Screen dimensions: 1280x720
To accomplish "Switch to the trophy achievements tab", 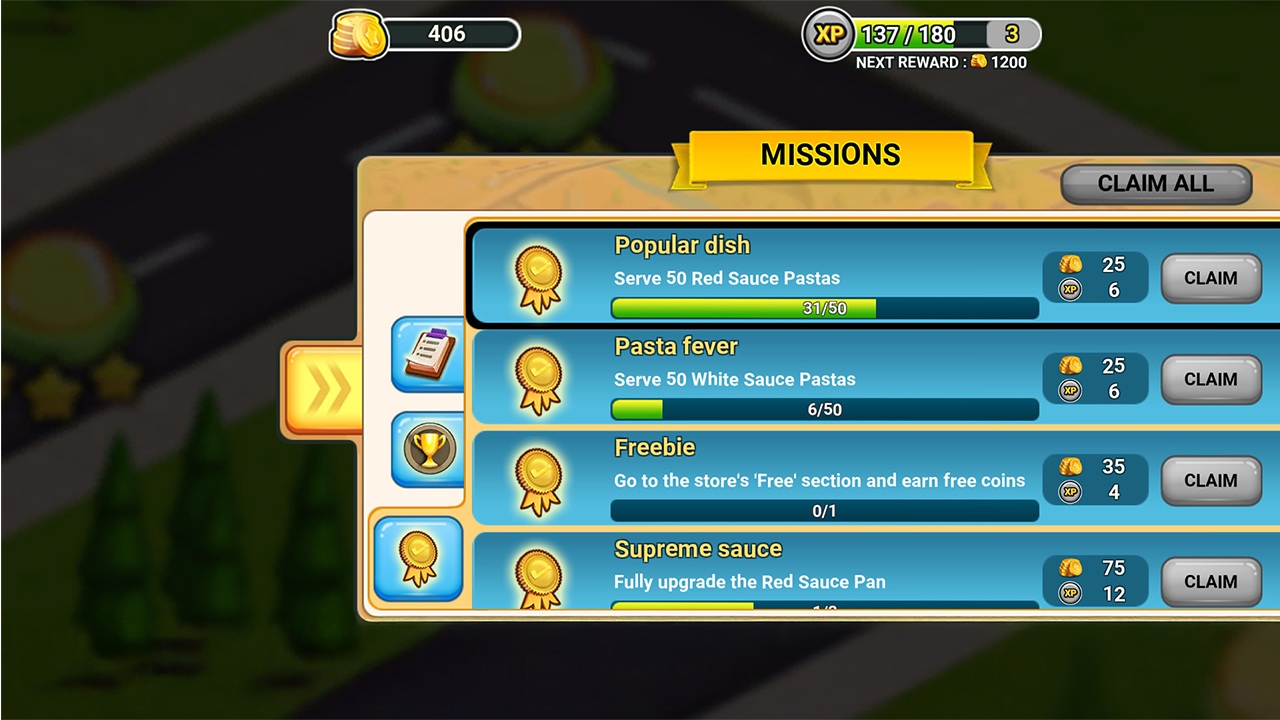I will coord(427,449).
